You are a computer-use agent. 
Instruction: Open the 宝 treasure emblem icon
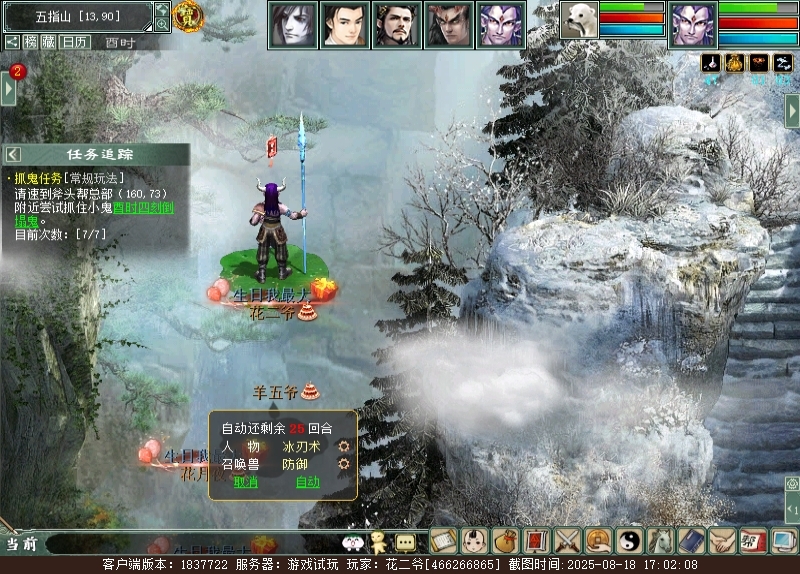(187, 15)
